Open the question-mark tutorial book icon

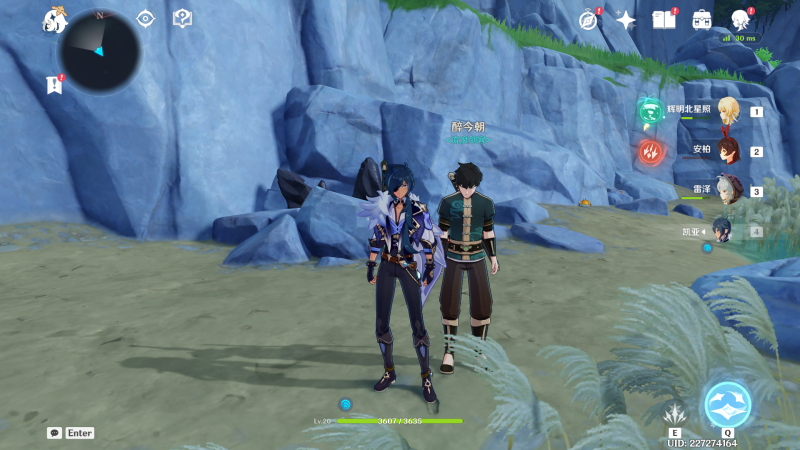click(x=182, y=18)
